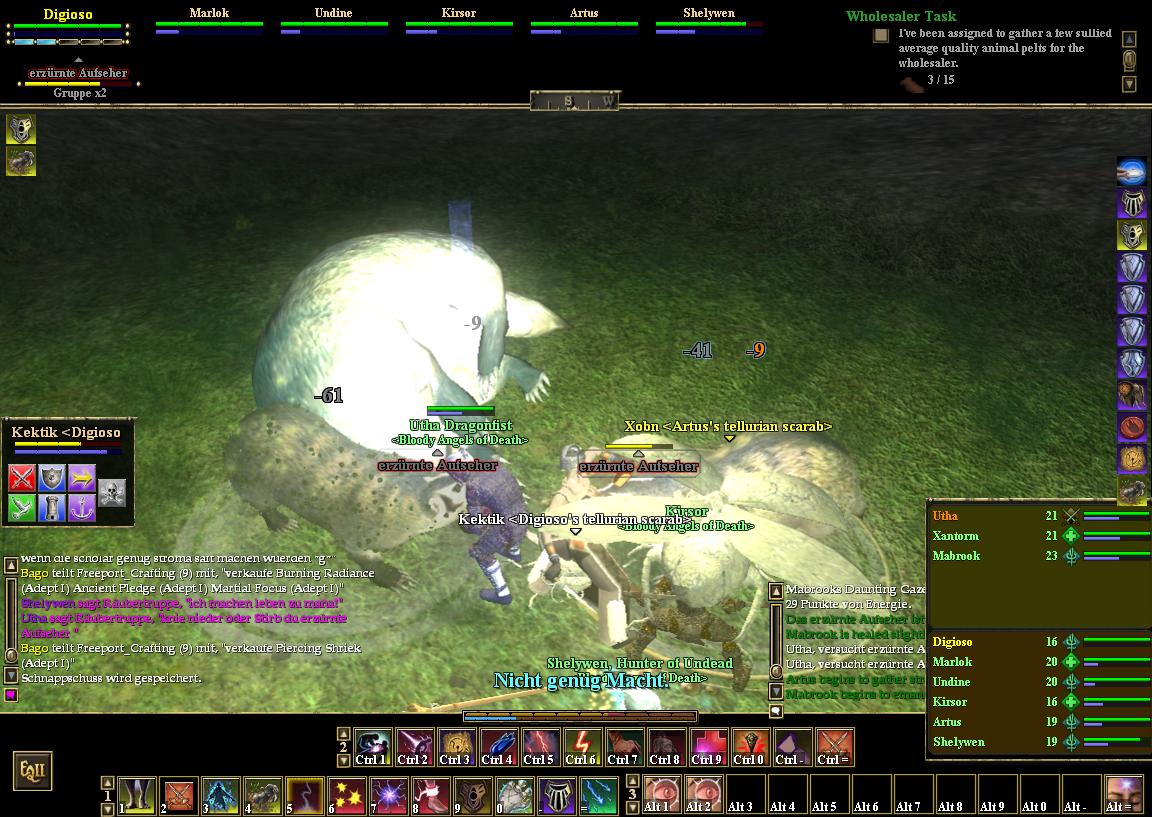The image size is (1152, 817).
Task: Select Marlok in the group frames
Action: [x=209, y=13]
